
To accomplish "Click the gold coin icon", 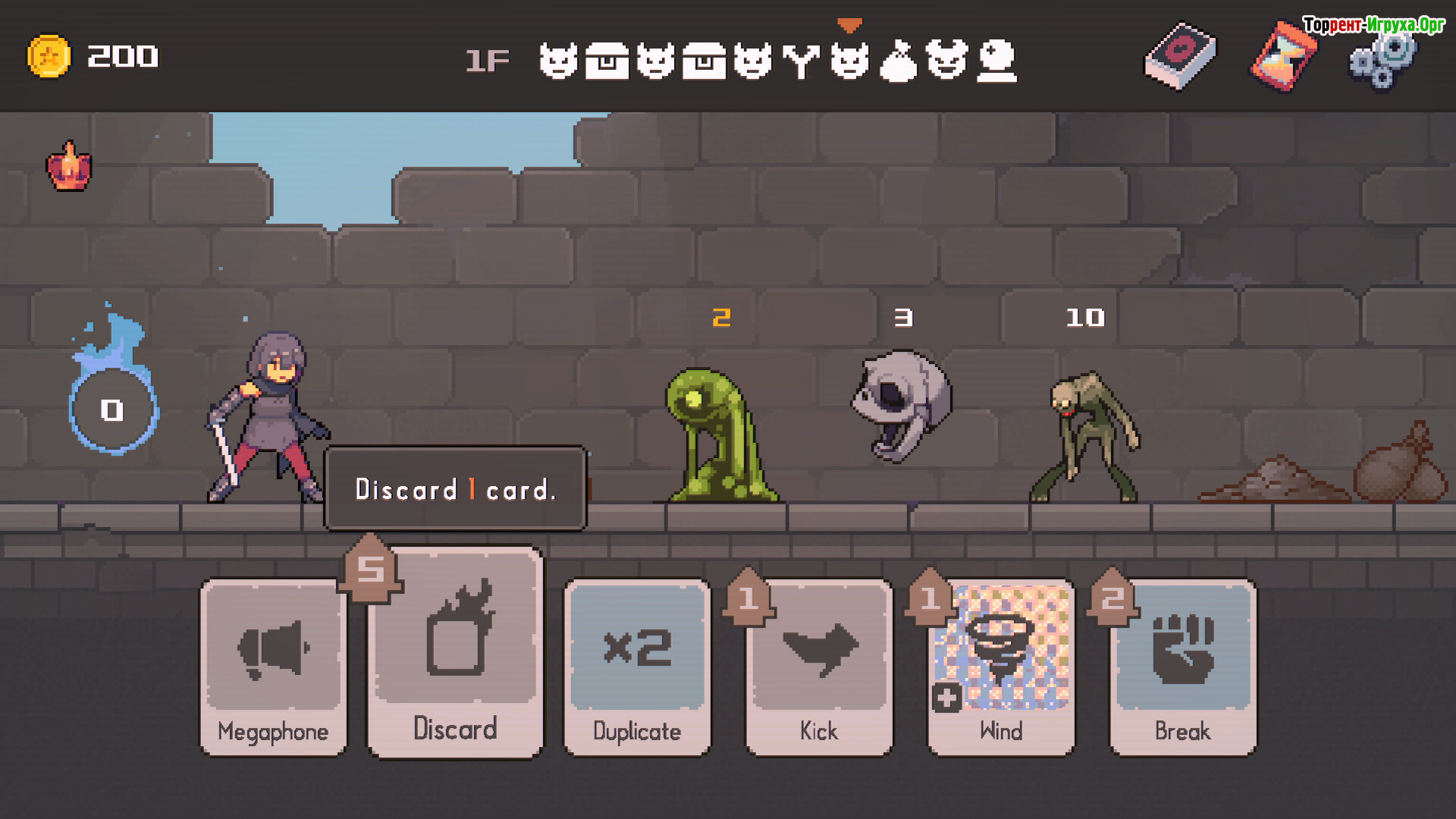I will [49, 56].
